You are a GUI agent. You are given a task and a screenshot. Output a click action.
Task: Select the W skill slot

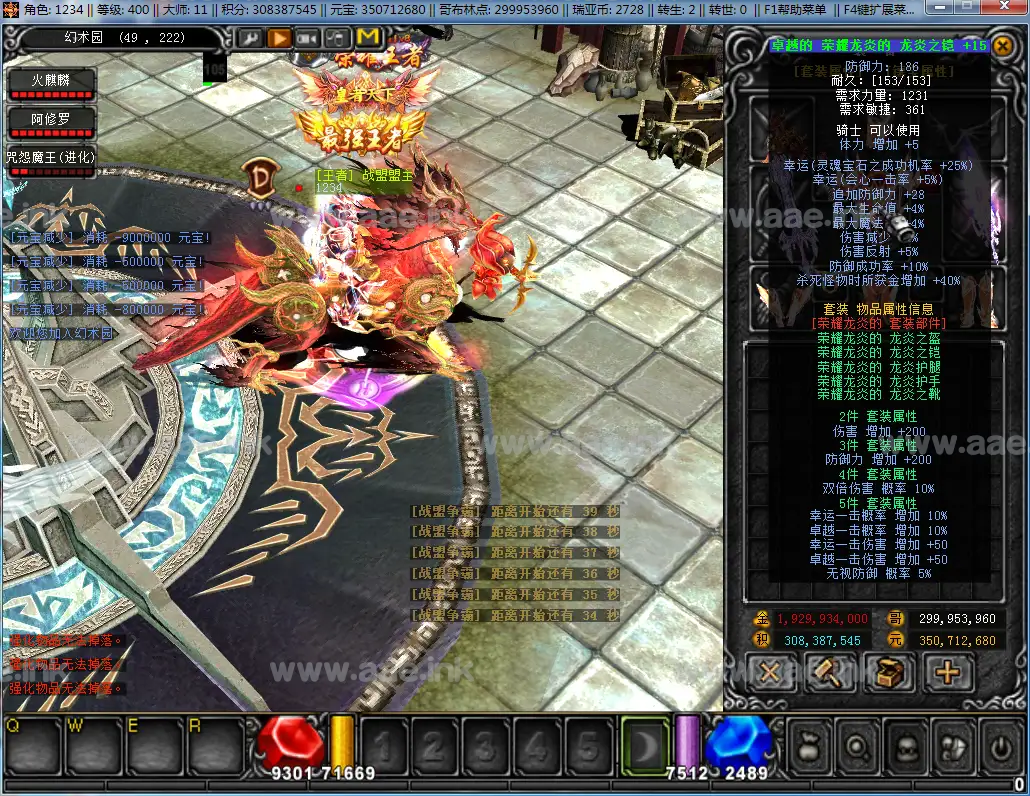pos(94,746)
